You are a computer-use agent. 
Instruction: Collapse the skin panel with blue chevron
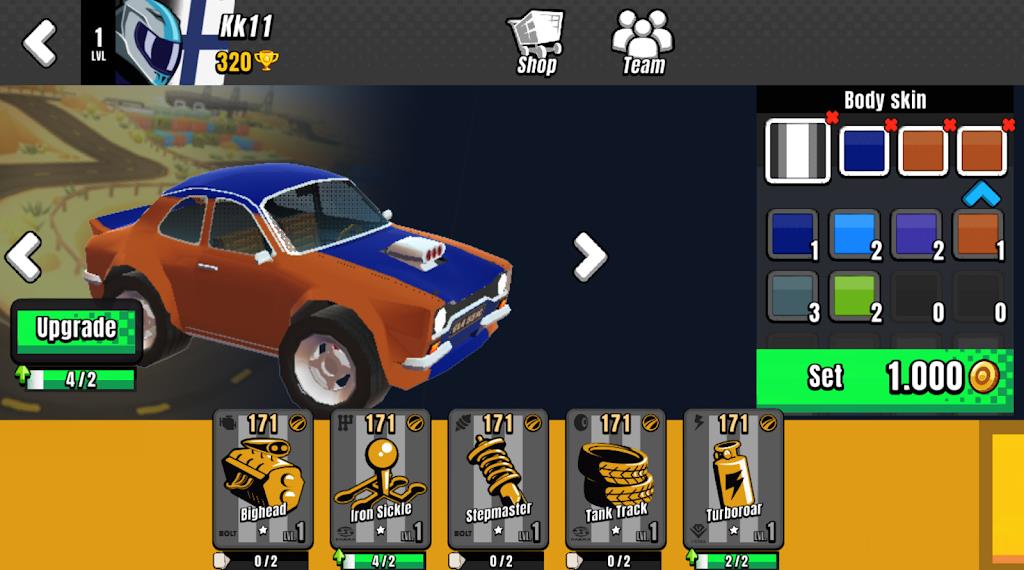click(x=982, y=193)
